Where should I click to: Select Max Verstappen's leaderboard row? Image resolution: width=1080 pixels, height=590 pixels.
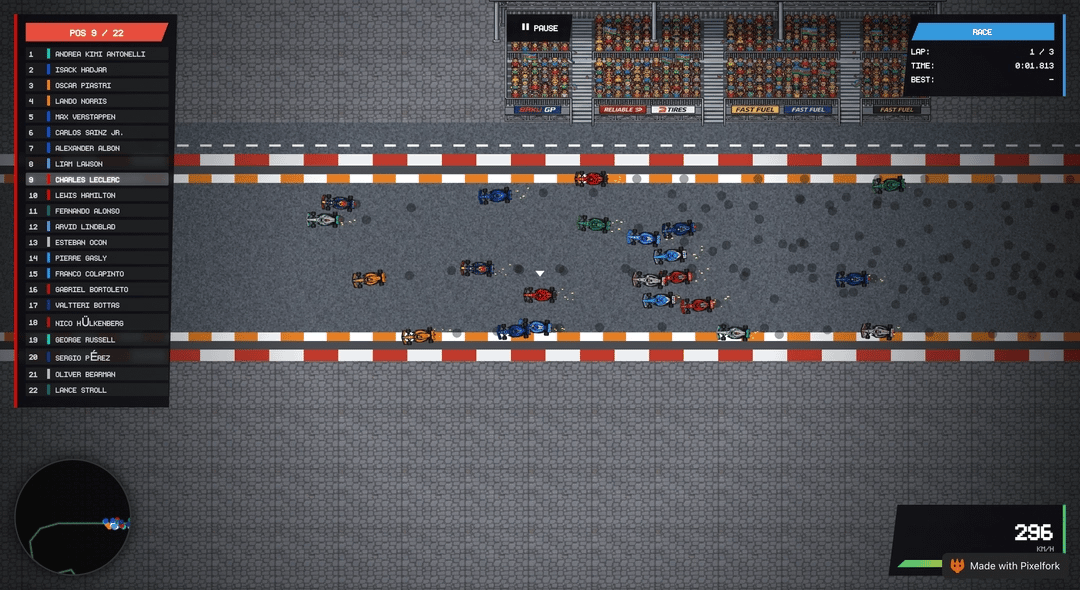pos(98,117)
